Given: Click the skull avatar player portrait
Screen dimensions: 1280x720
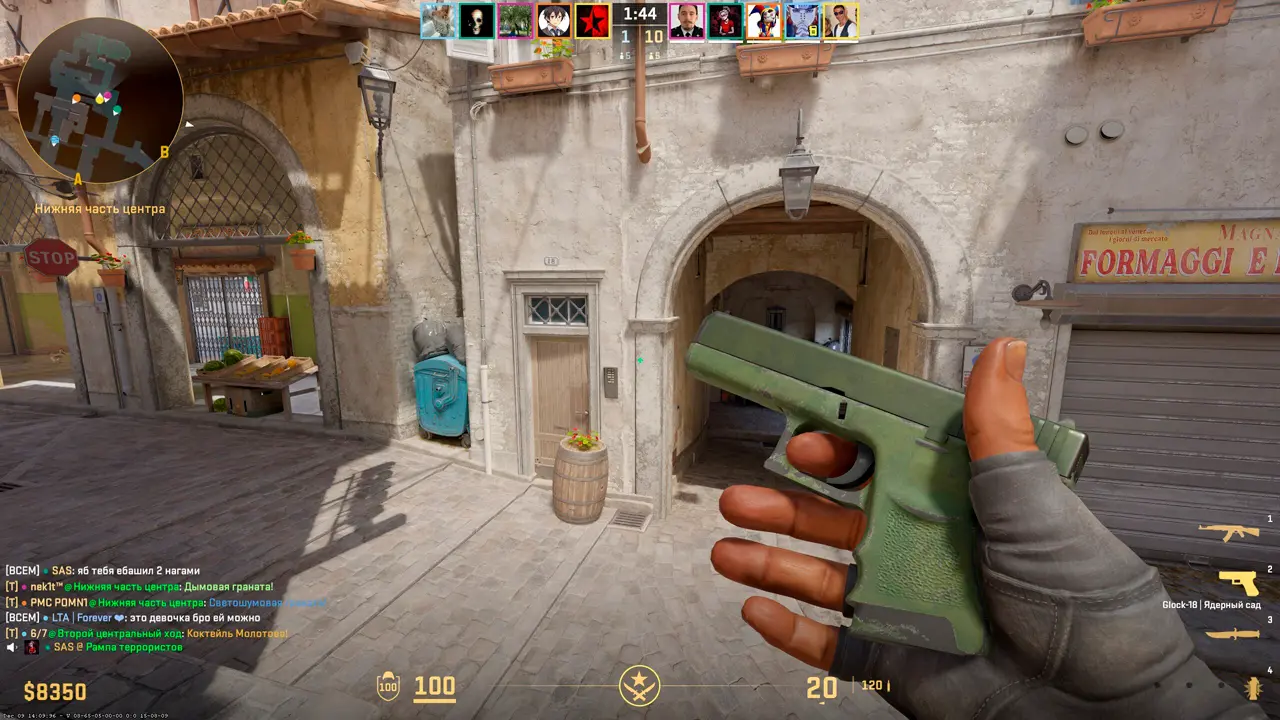Looking at the screenshot, I should pyautogui.click(x=477, y=21).
